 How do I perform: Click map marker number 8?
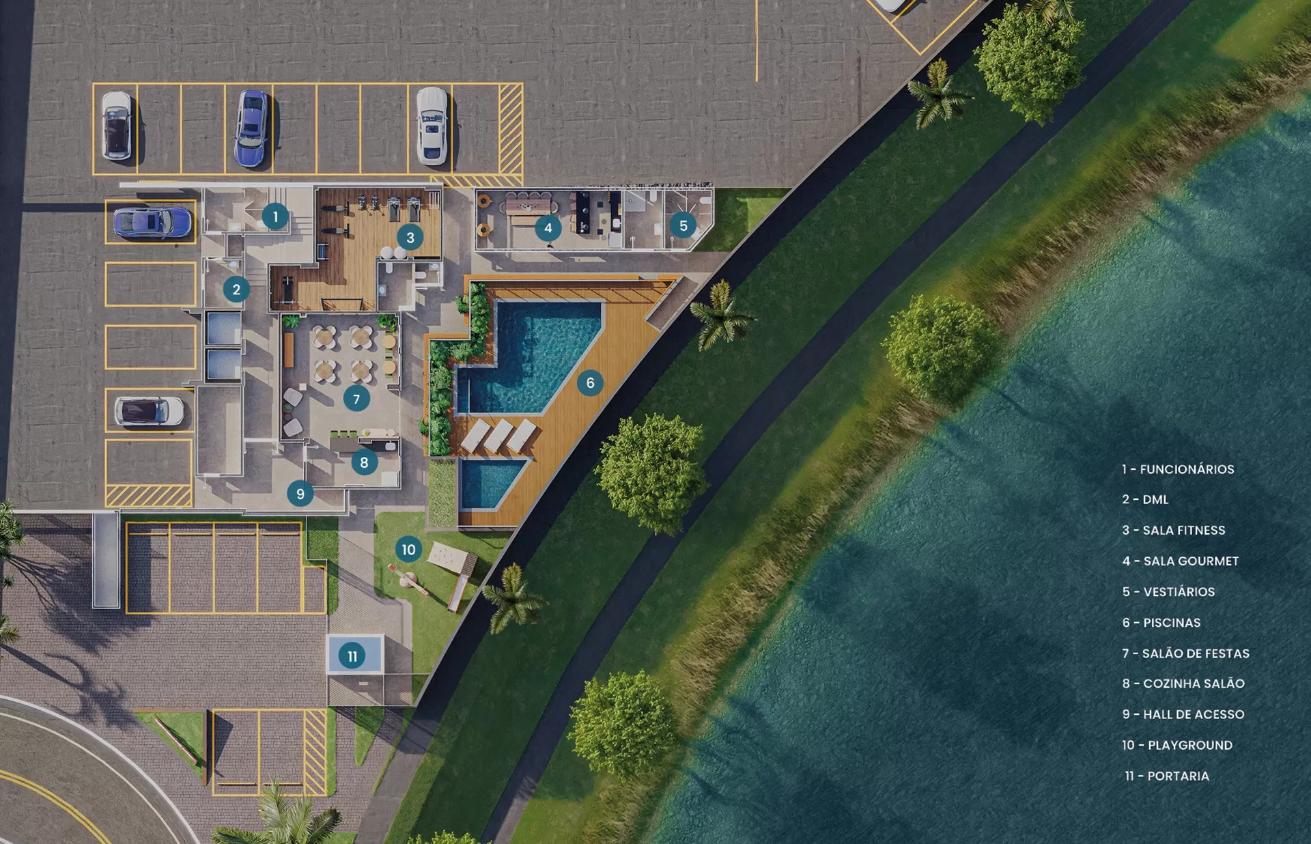tap(364, 462)
